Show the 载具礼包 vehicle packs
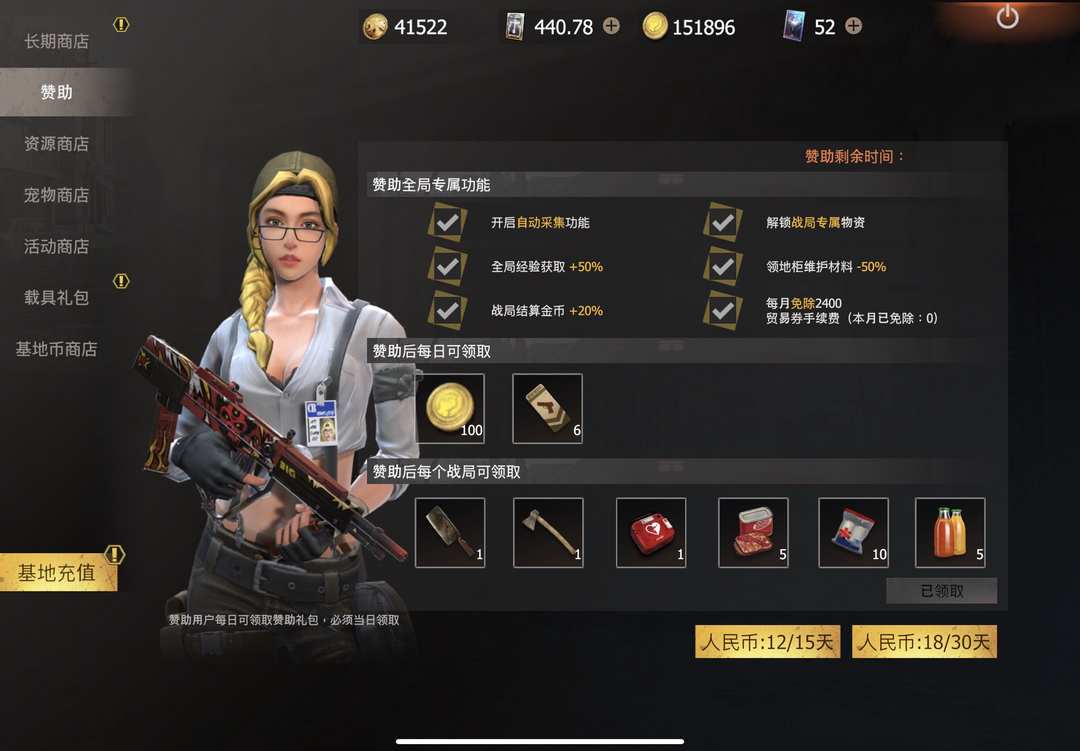This screenshot has height=751, width=1080. point(57,297)
